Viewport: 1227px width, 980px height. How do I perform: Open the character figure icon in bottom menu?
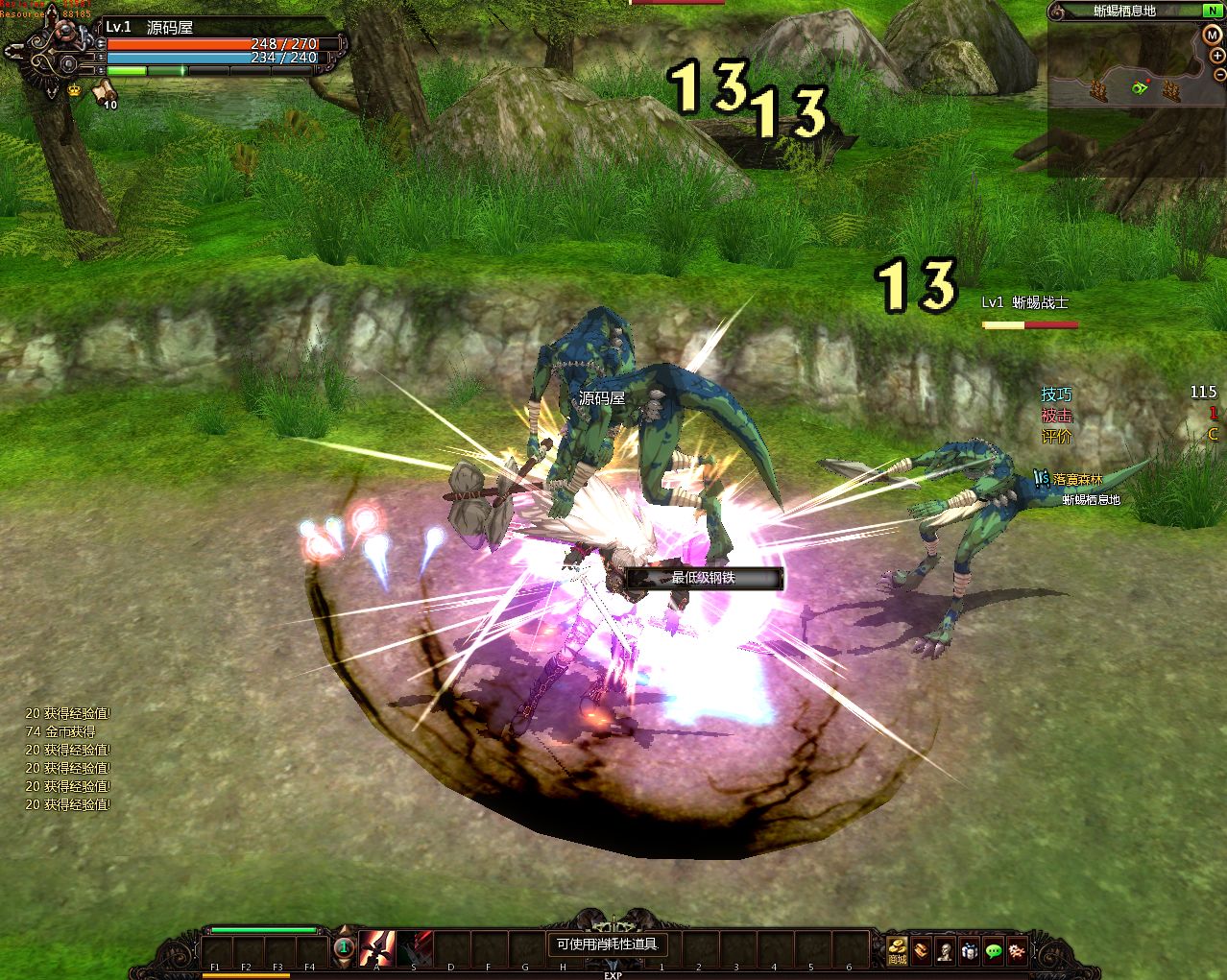pyautogui.click(x=946, y=950)
